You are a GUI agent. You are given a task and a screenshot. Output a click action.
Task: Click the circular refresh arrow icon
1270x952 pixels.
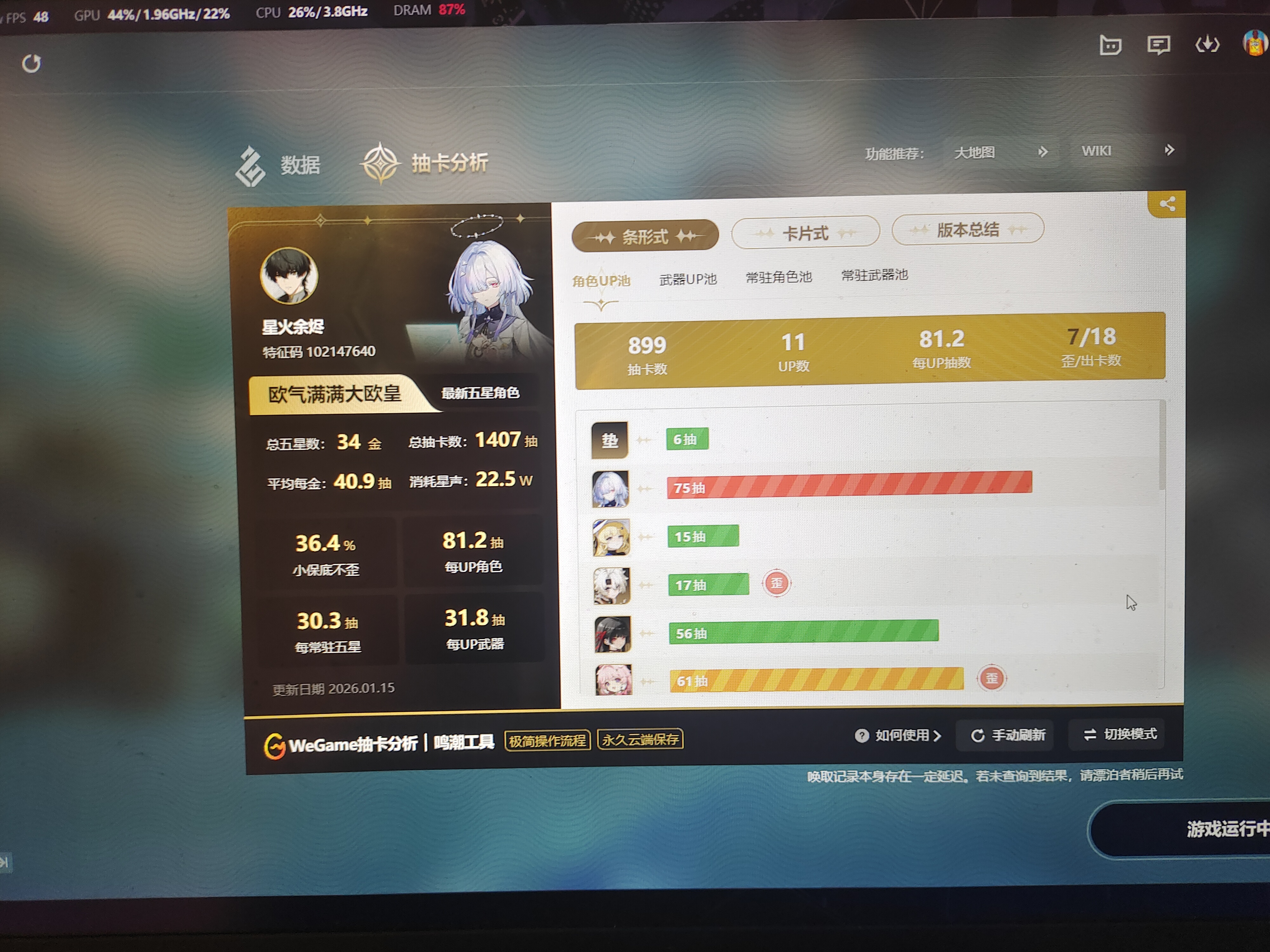pos(31,64)
